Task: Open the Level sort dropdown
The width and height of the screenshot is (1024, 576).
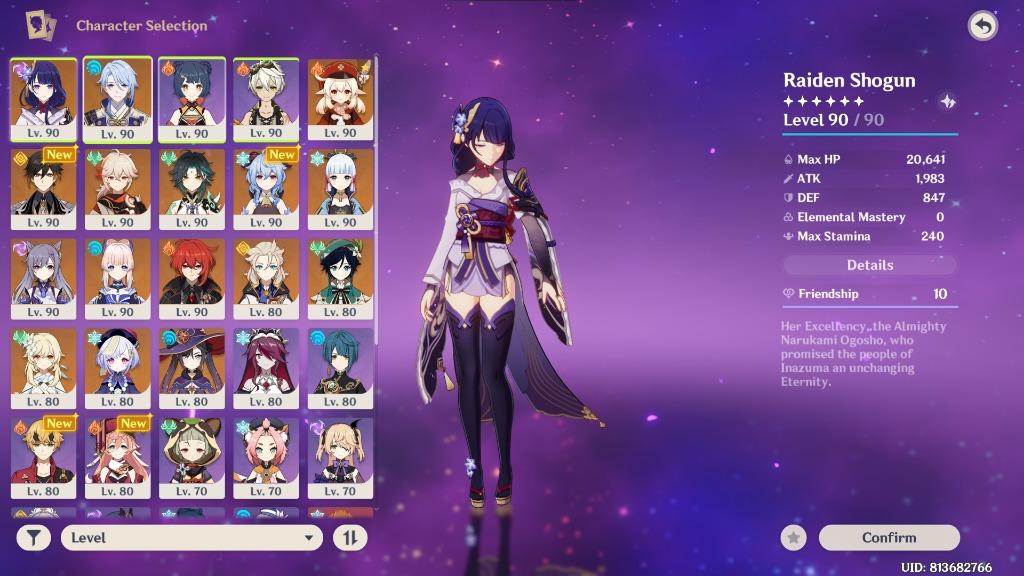Action: tap(192, 538)
